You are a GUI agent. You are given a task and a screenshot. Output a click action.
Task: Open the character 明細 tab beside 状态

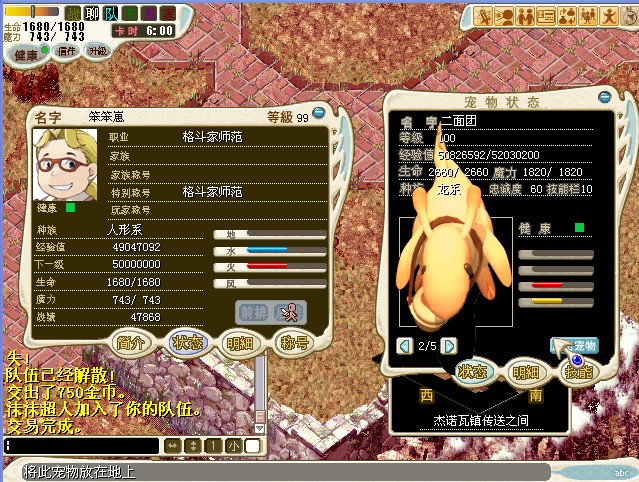(x=239, y=342)
